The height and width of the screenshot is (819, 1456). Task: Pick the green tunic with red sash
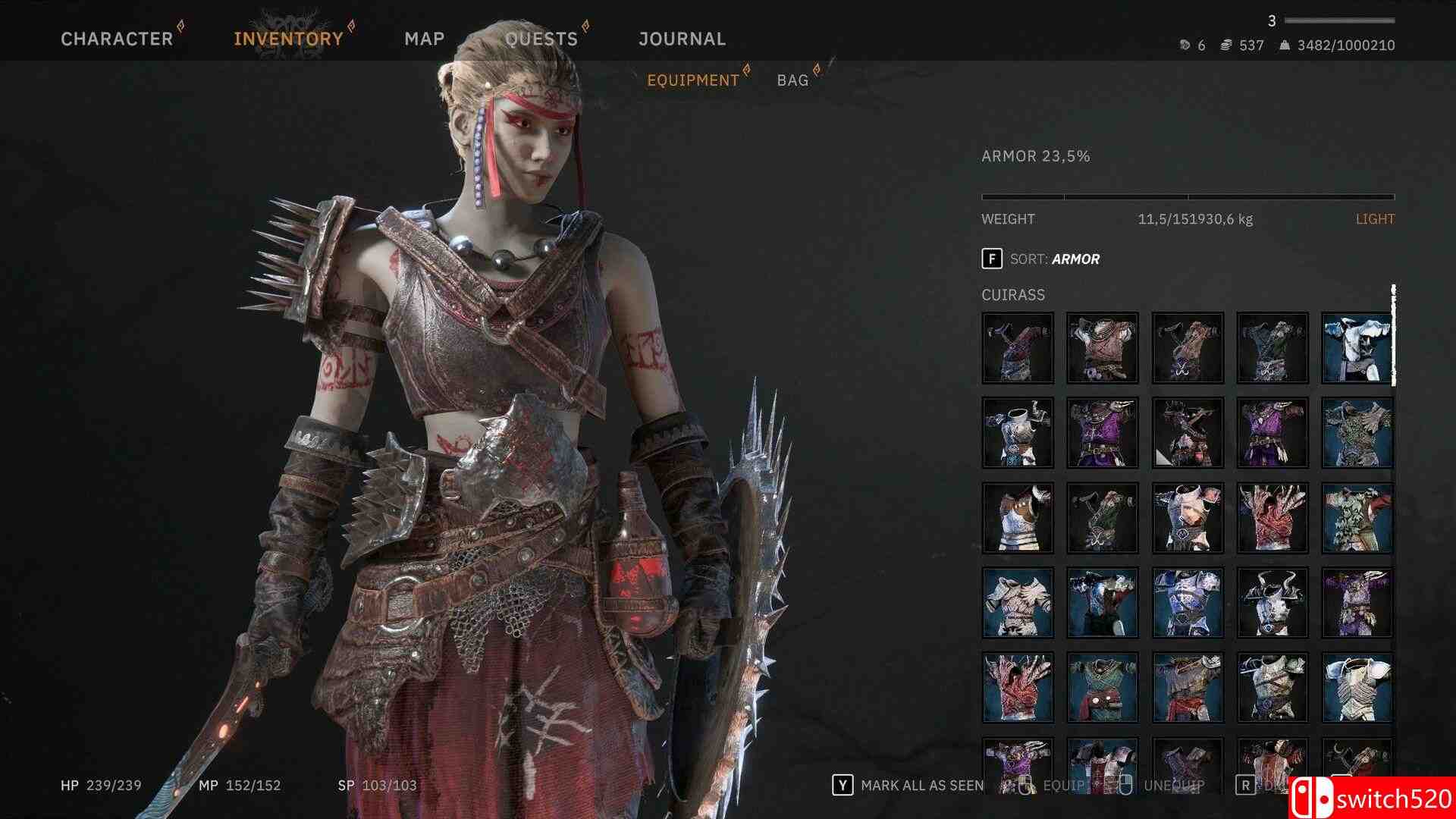point(1103,687)
